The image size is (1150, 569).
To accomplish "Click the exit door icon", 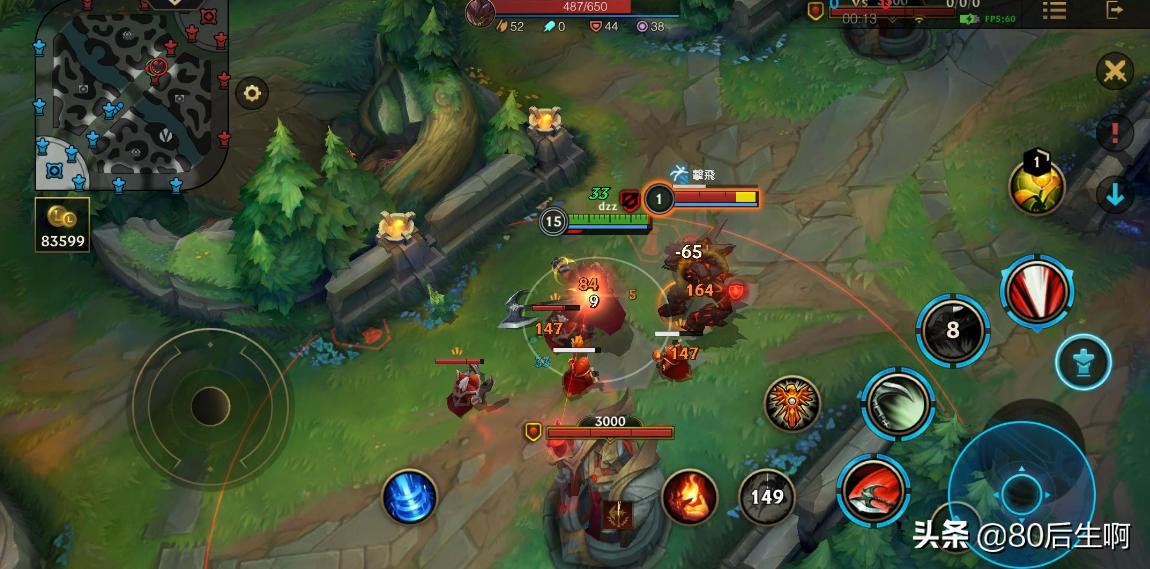I will click(x=1115, y=10).
